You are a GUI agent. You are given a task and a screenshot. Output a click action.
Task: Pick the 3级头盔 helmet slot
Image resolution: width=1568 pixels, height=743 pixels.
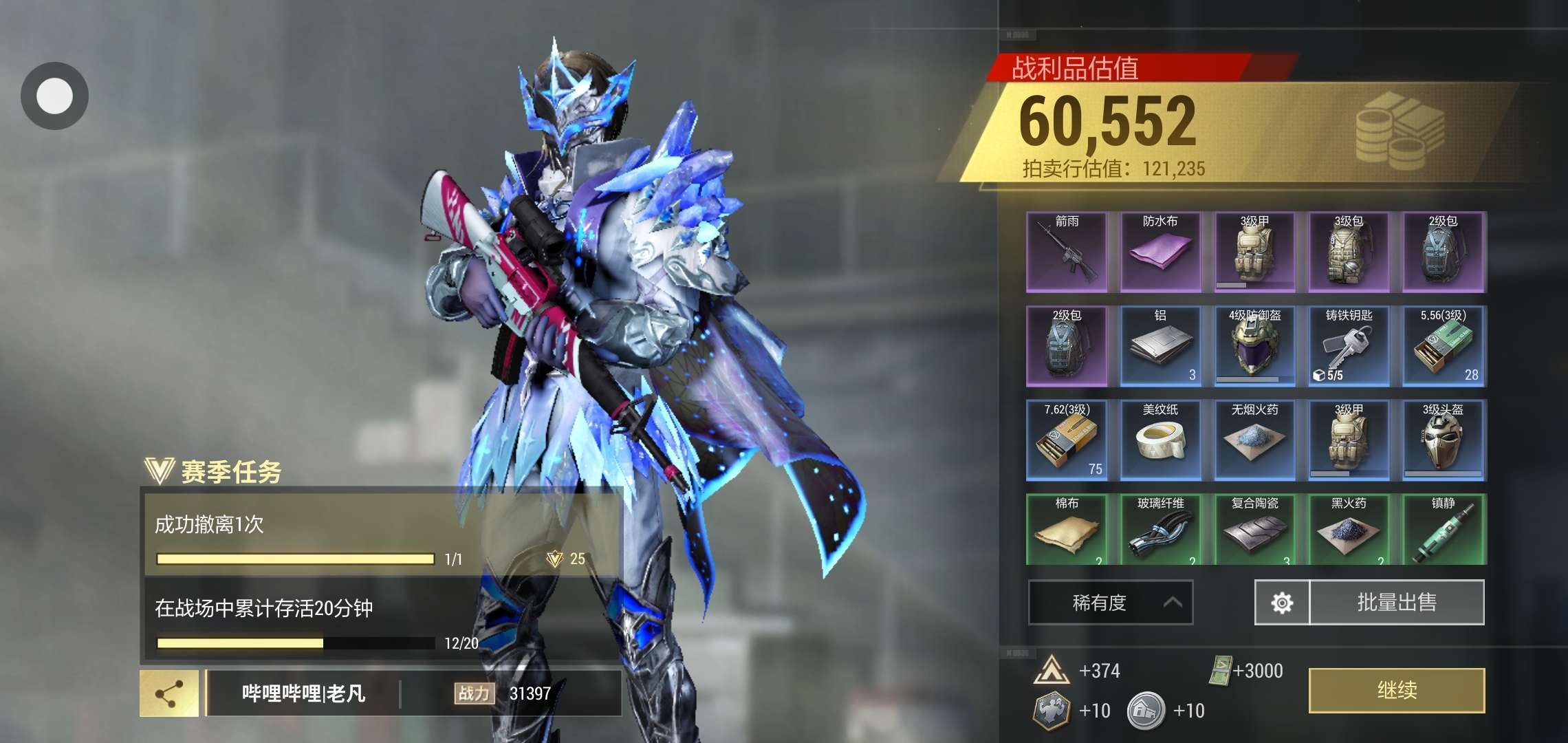point(1443,440)
